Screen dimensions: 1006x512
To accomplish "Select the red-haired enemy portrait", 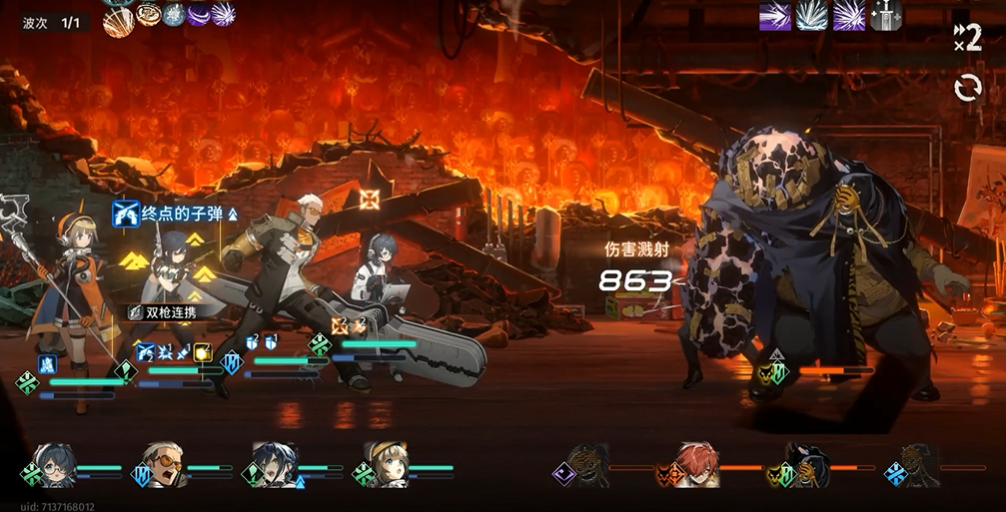I will (698, 464).
